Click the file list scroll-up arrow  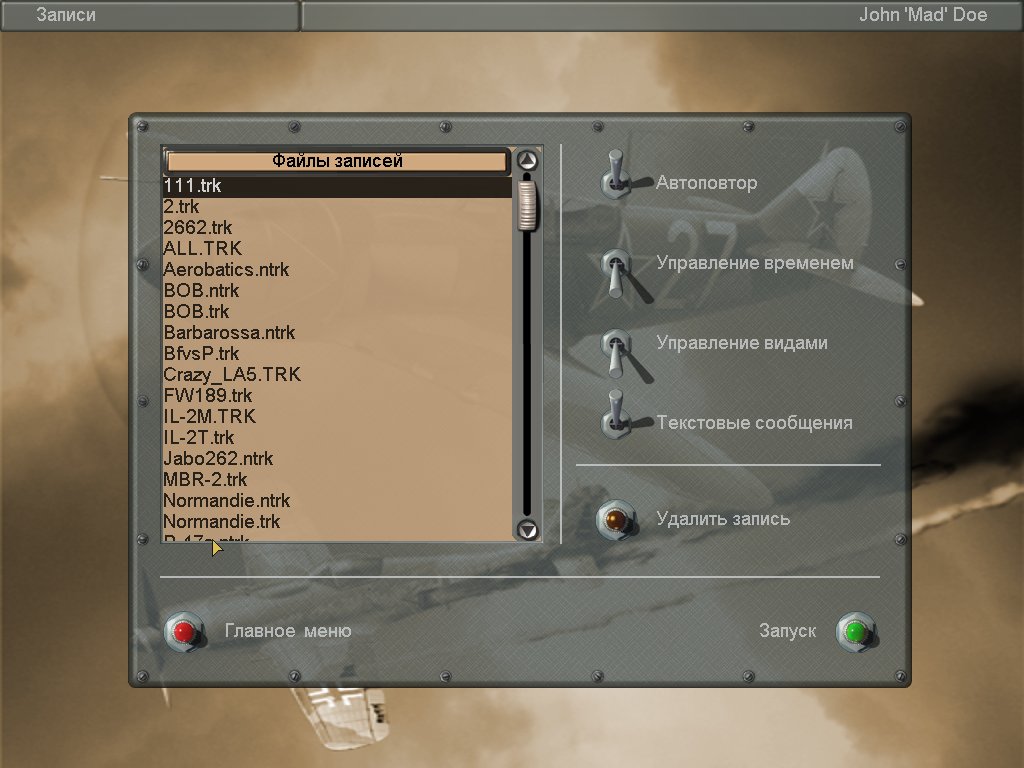[x=528, y=160]
